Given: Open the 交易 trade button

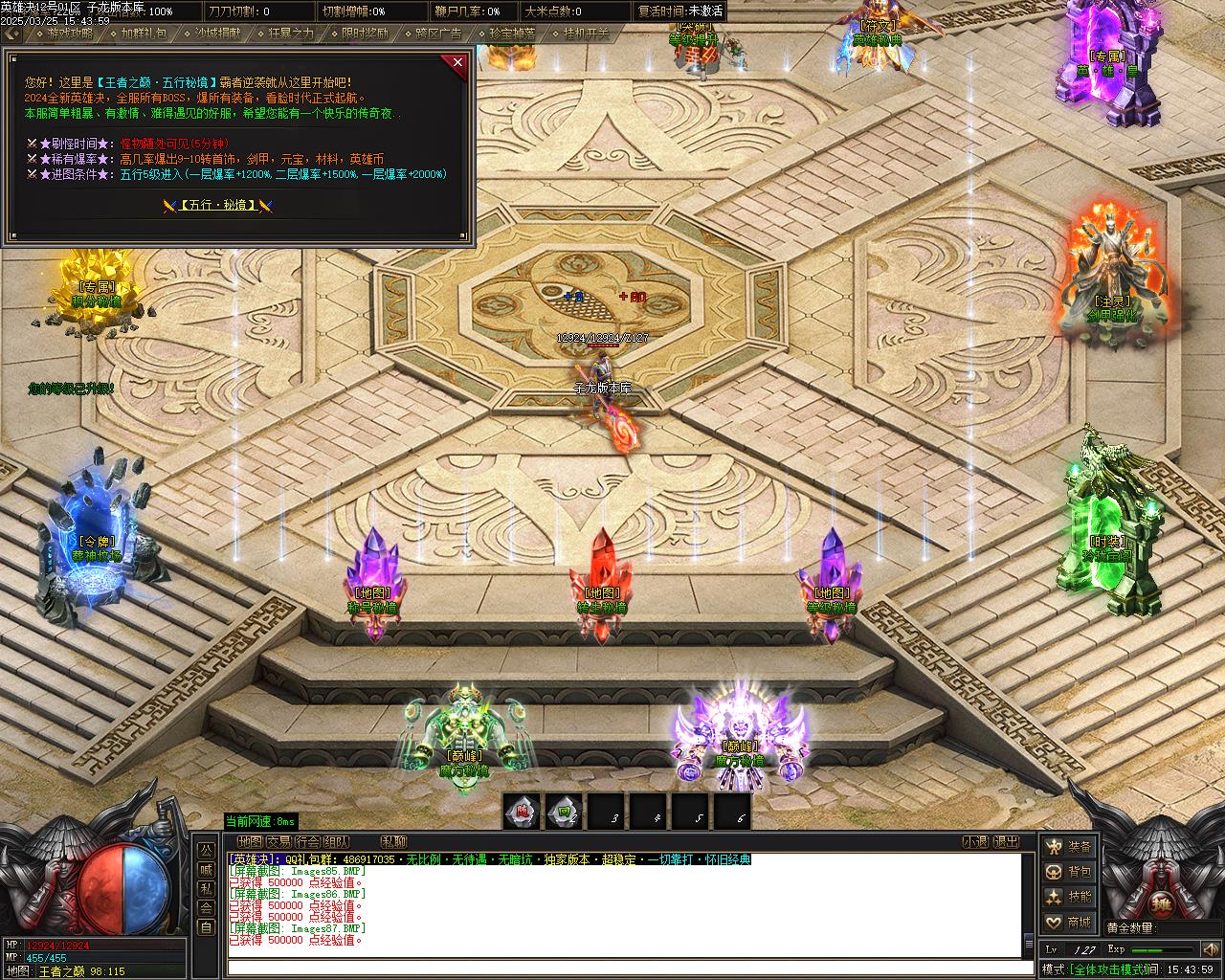Looking at the screenshot, I should coord(278,842).
